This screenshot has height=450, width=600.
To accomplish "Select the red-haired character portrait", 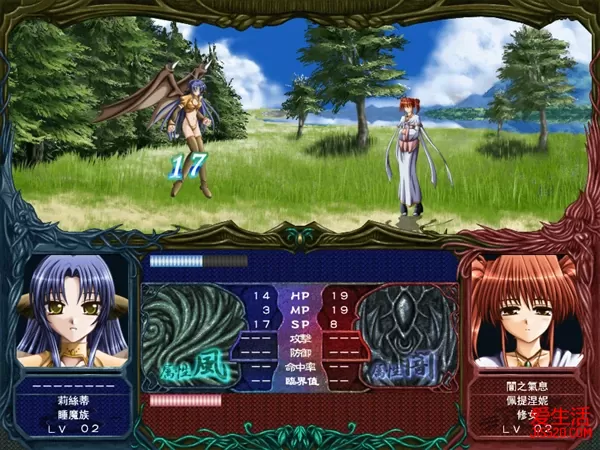I will pyautogui.click(x=527, y=310).
